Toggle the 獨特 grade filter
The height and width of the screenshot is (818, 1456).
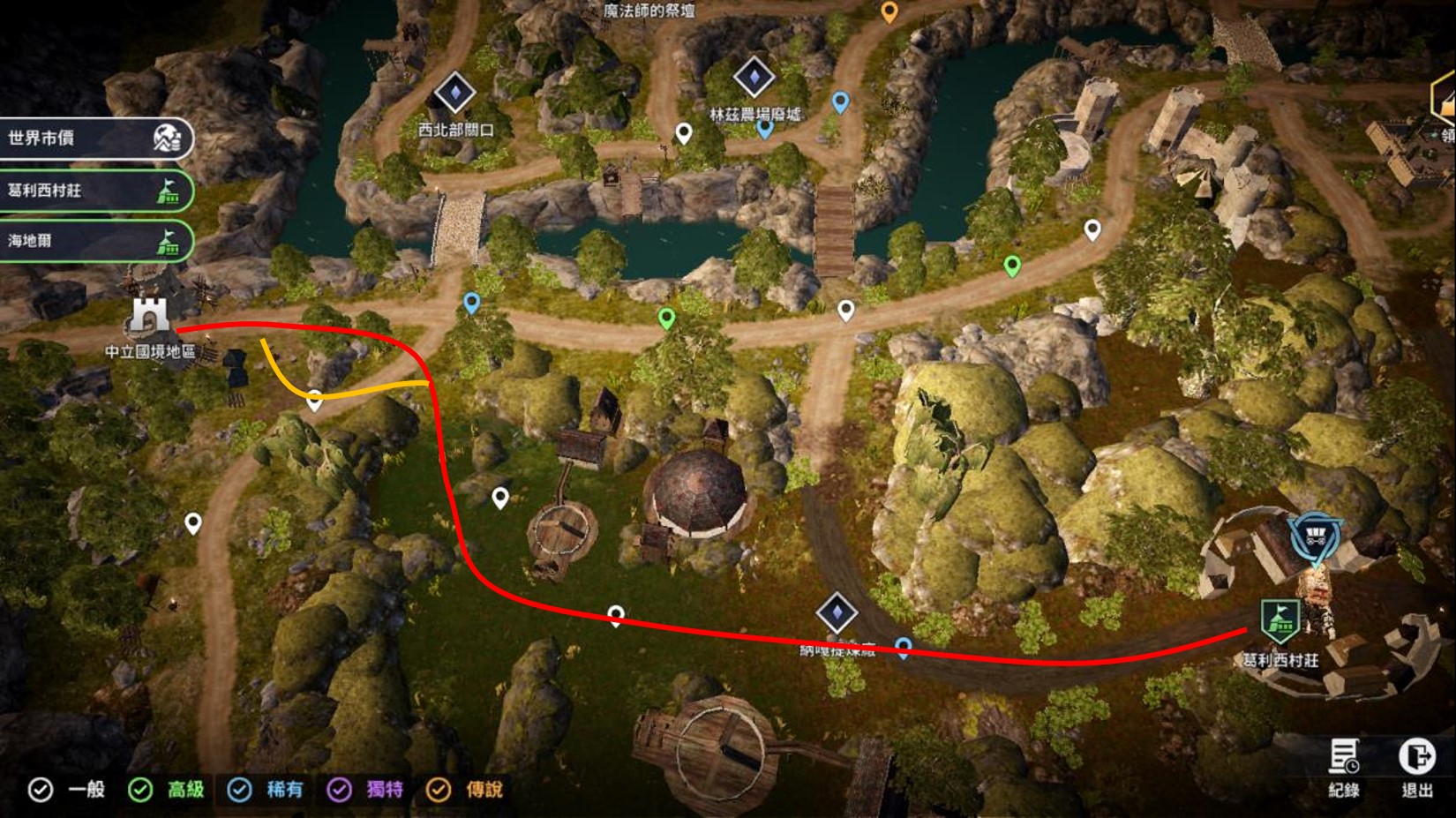[340, 790]
